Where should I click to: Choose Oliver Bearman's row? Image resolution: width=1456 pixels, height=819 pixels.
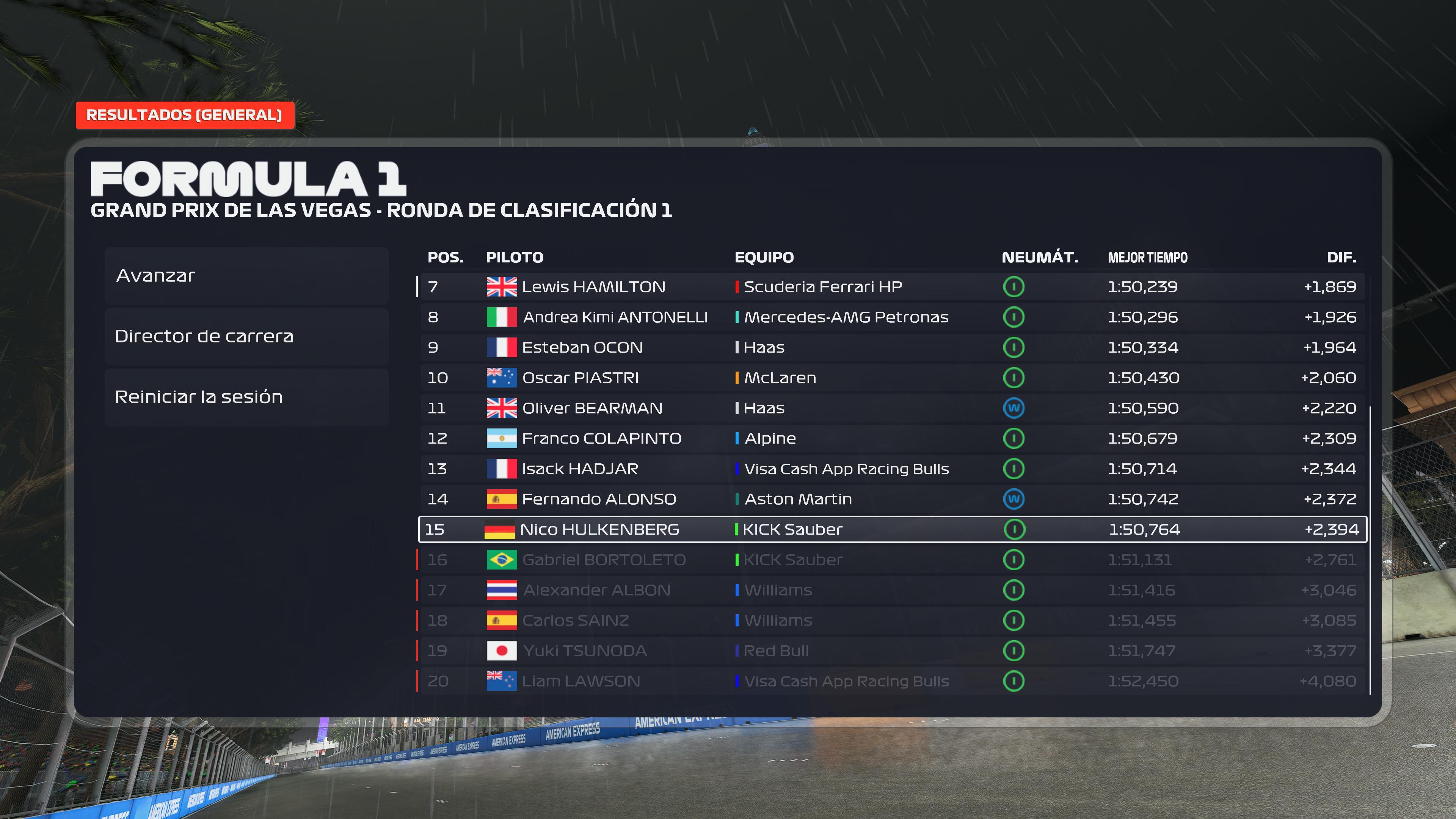pyautogui.click(x=892, y=408)
